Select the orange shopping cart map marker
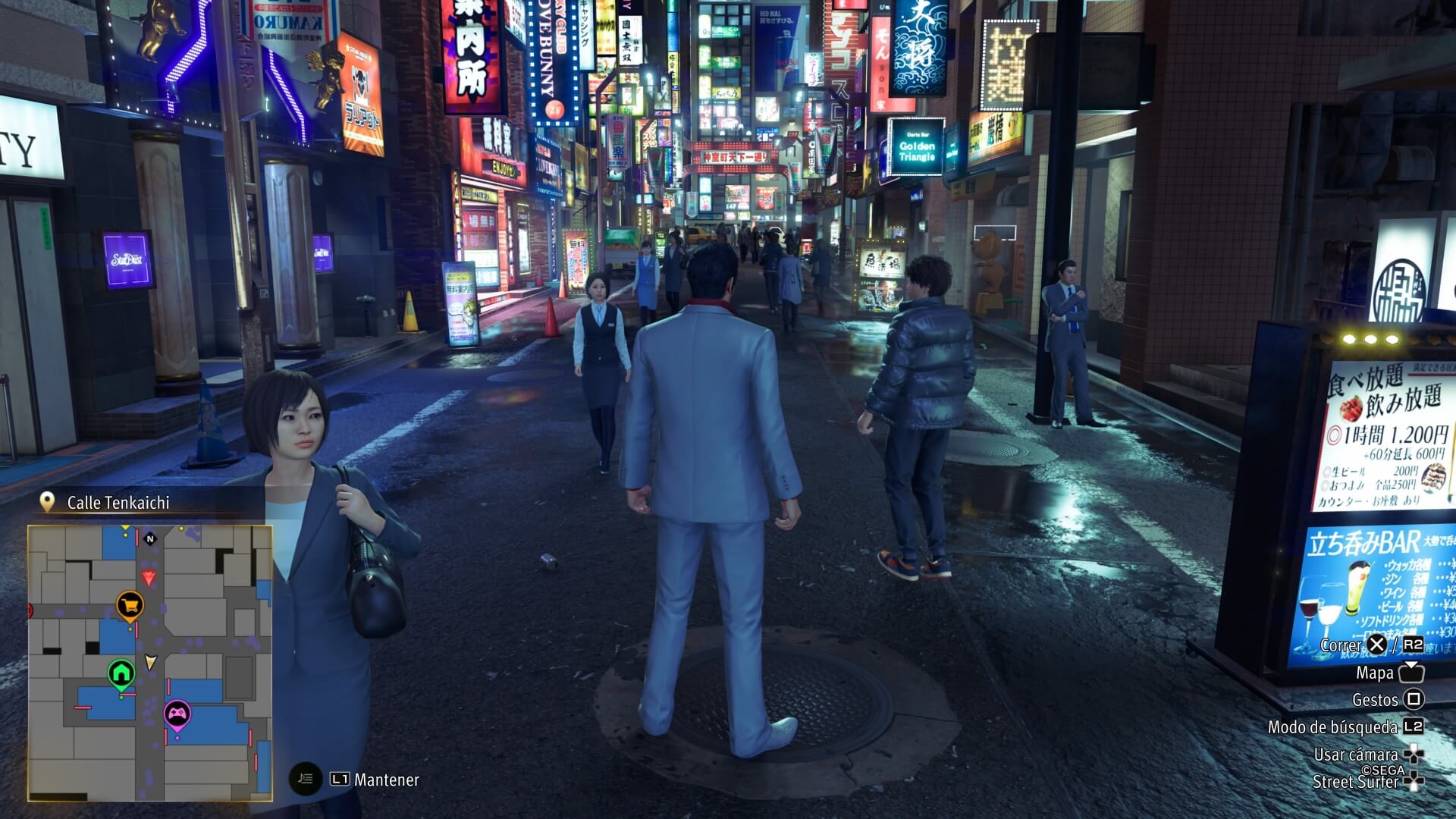 pyautogui.click(x=130, y=605)
